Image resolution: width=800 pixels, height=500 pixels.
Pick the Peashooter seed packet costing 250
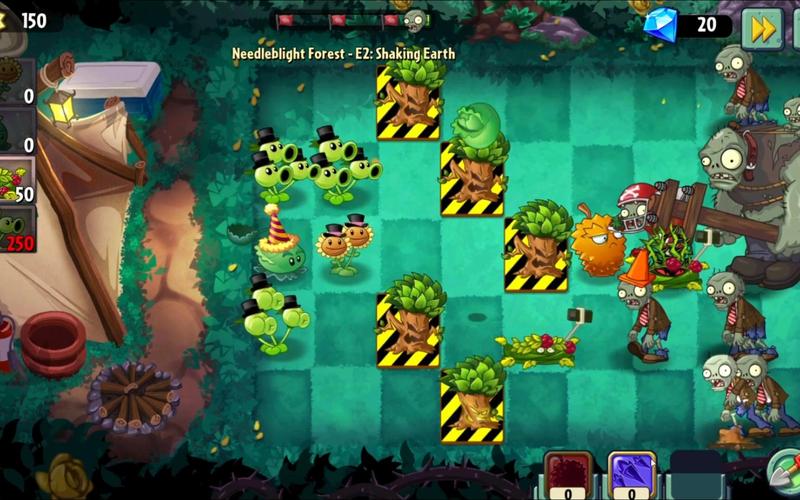pyautogui.click(x=17, y=229)
